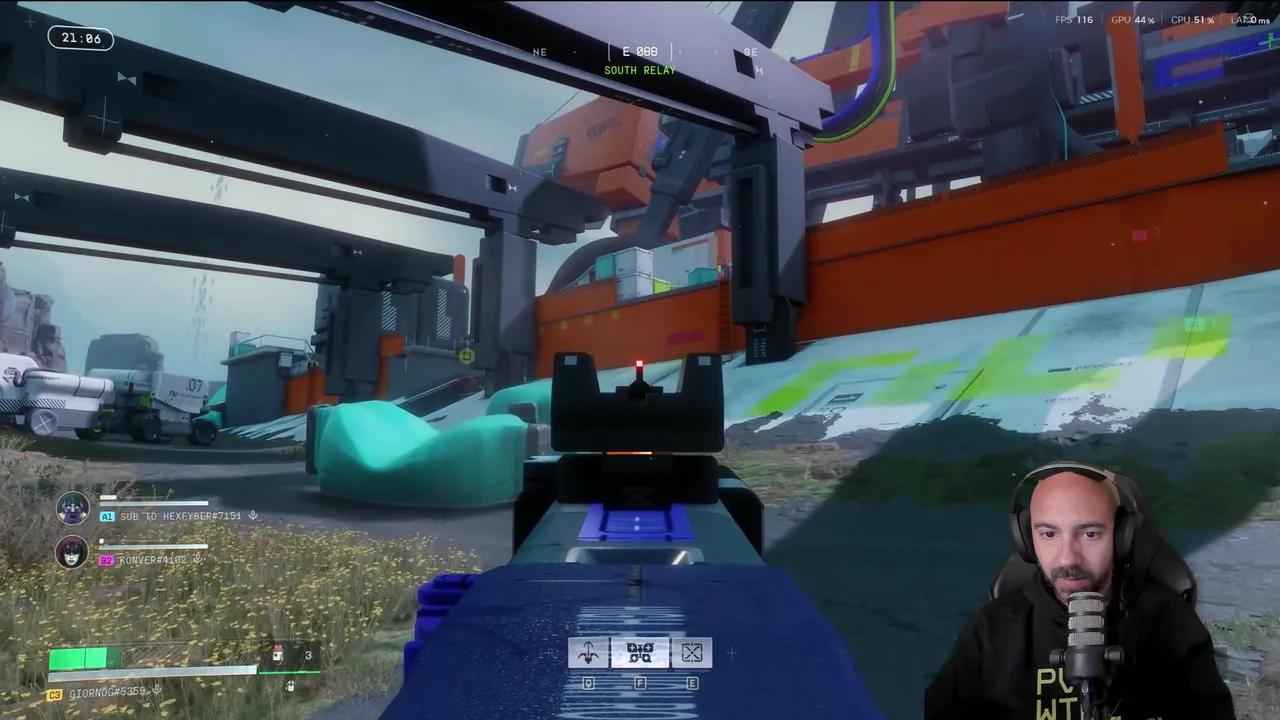Select the discard action icon above E

click(691, 652)
